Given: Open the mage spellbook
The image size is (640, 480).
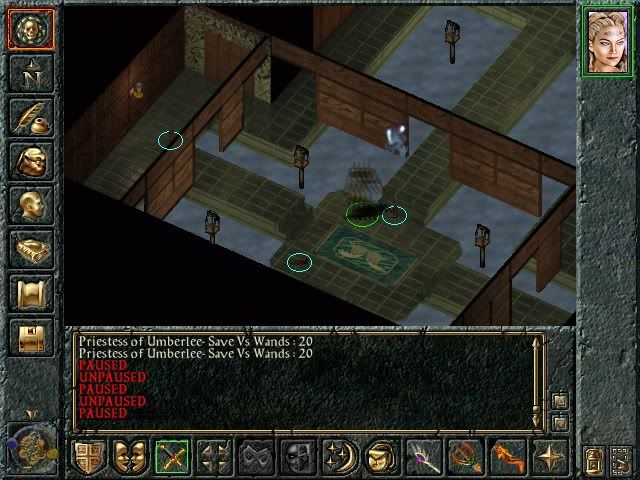Looking at the screenshot, I should (x=30, y=249).
